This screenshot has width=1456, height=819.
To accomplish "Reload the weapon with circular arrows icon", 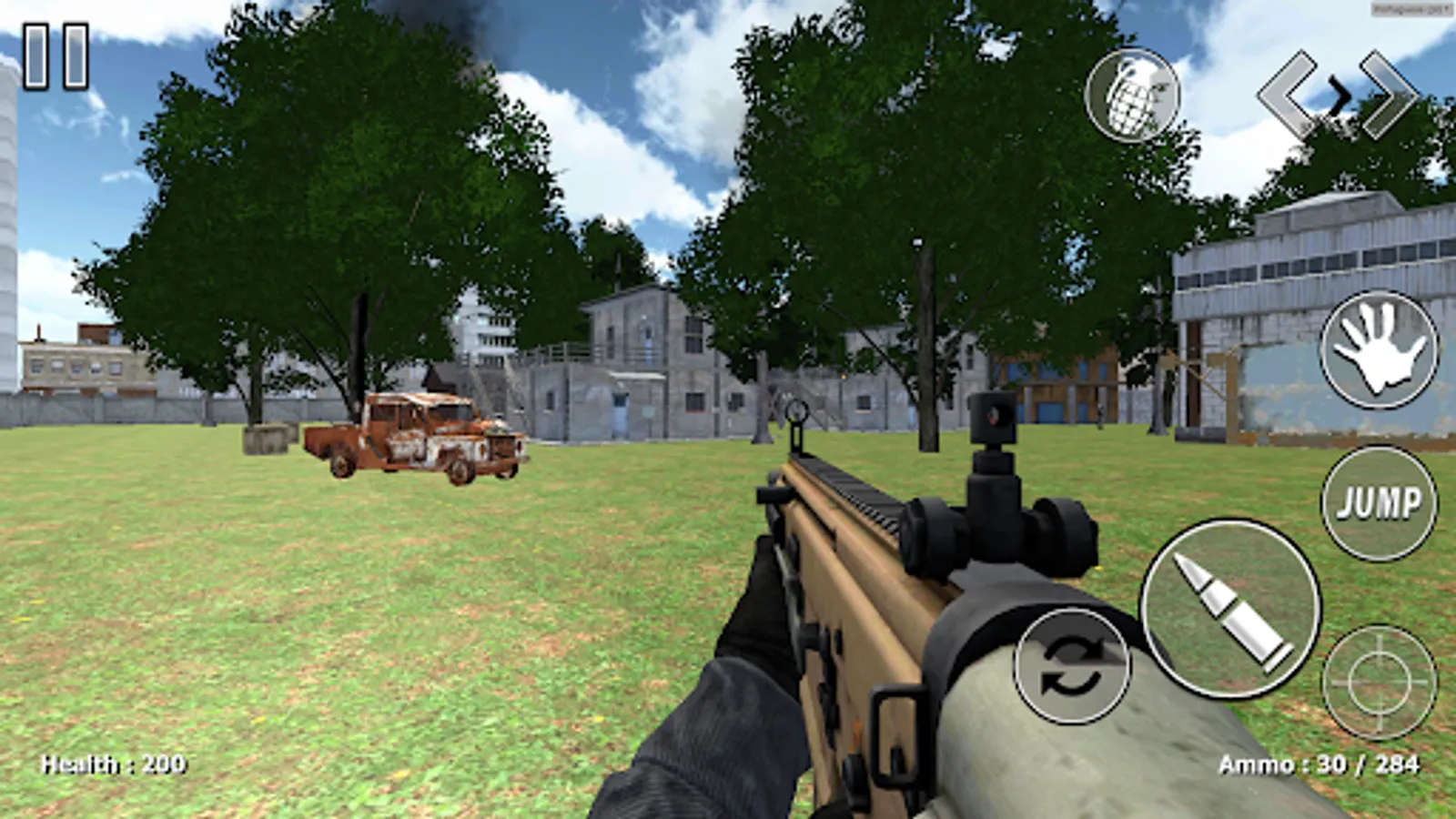I will 1071,664.
